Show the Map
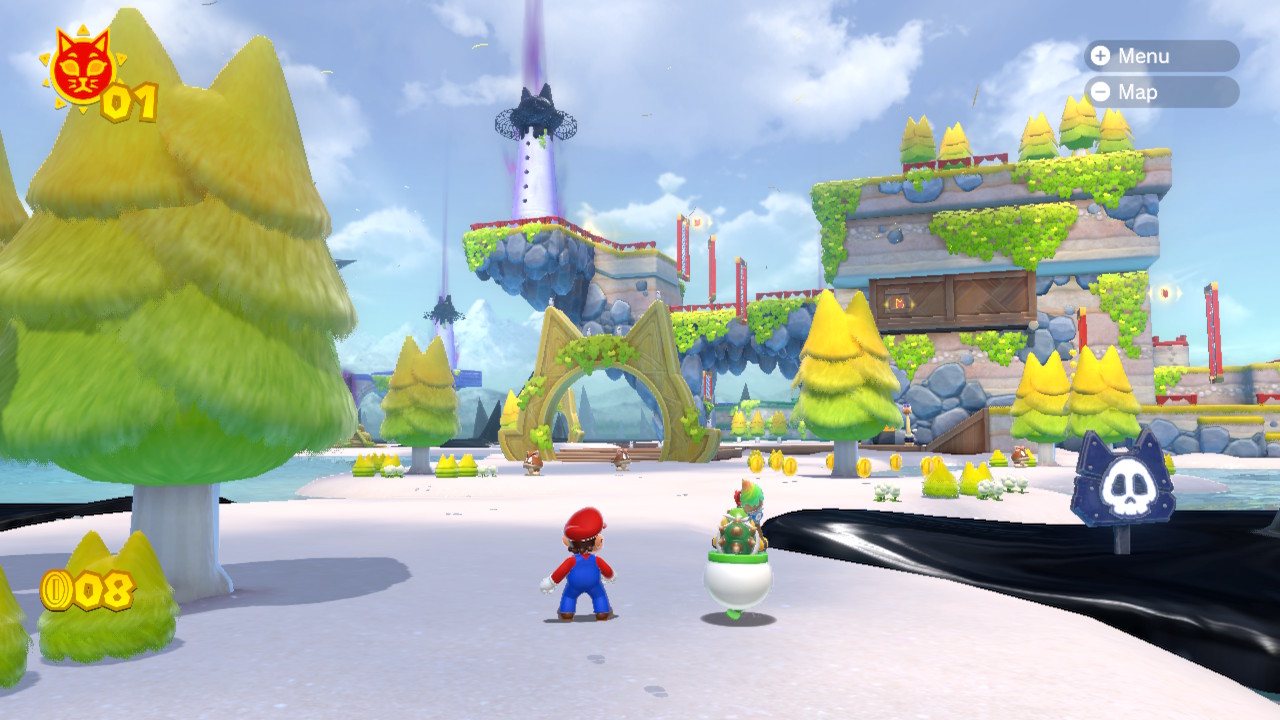Screen dimensions: 1280x720 (1161, 92)
